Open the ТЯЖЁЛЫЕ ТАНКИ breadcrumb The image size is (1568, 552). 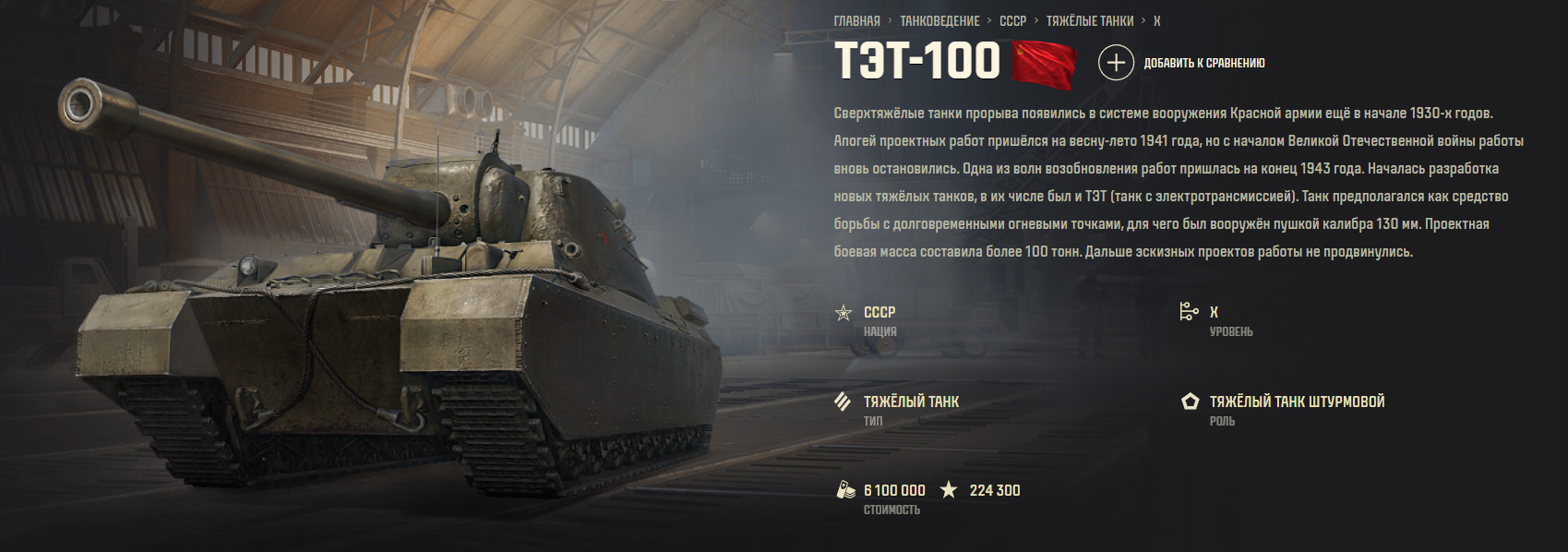click(1089, 21)
